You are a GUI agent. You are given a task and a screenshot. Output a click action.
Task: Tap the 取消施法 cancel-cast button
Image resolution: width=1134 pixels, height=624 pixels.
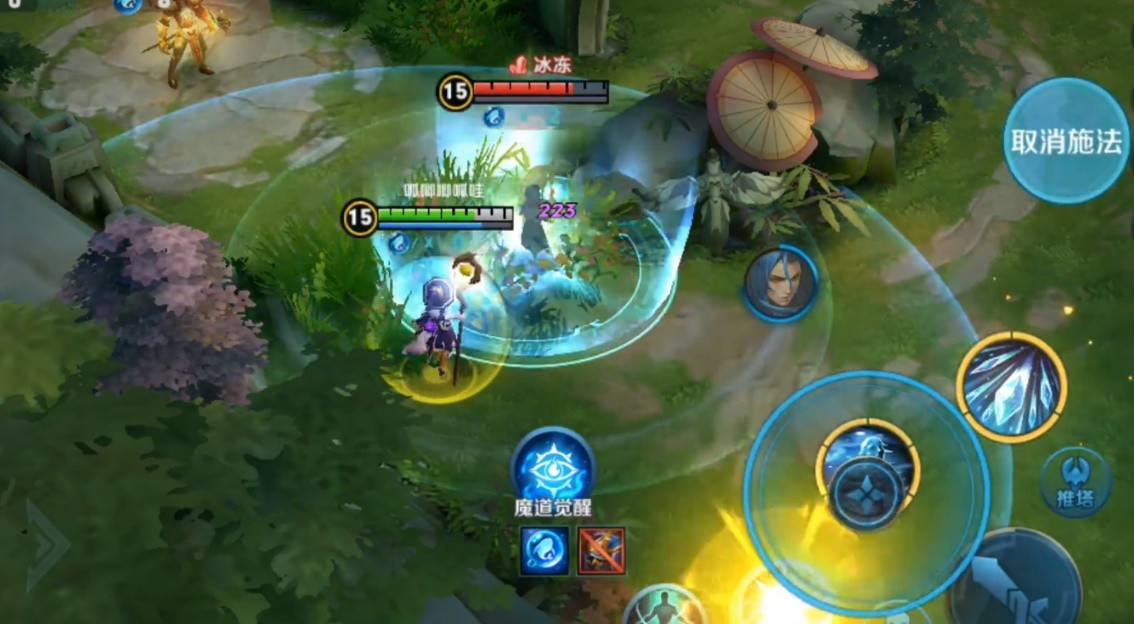click(1066, 141)
